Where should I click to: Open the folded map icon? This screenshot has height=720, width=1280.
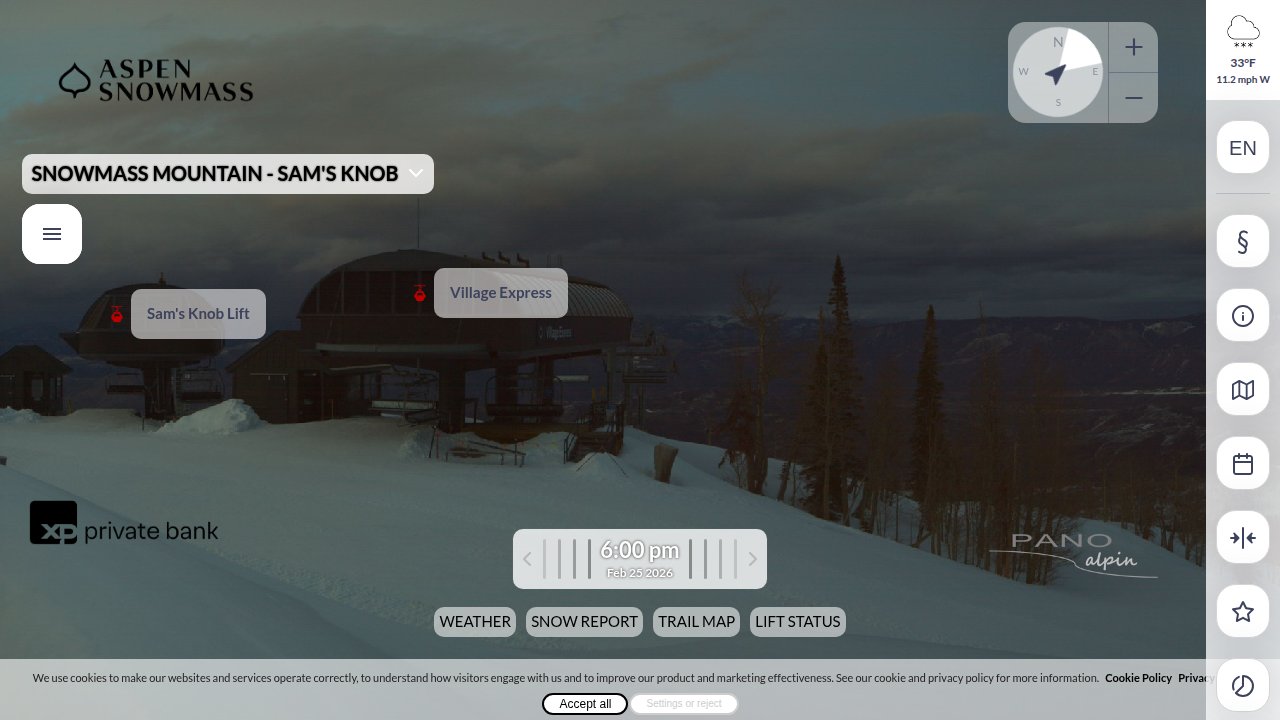1243,390
